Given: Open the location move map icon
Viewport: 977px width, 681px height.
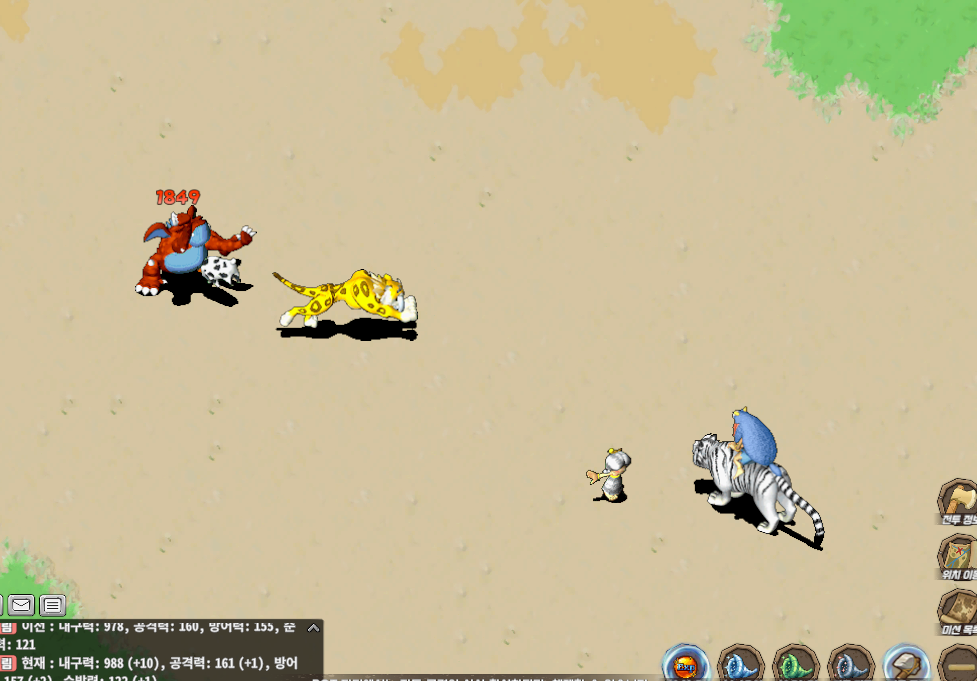Looking at the screenshot, I should (959, 553).
